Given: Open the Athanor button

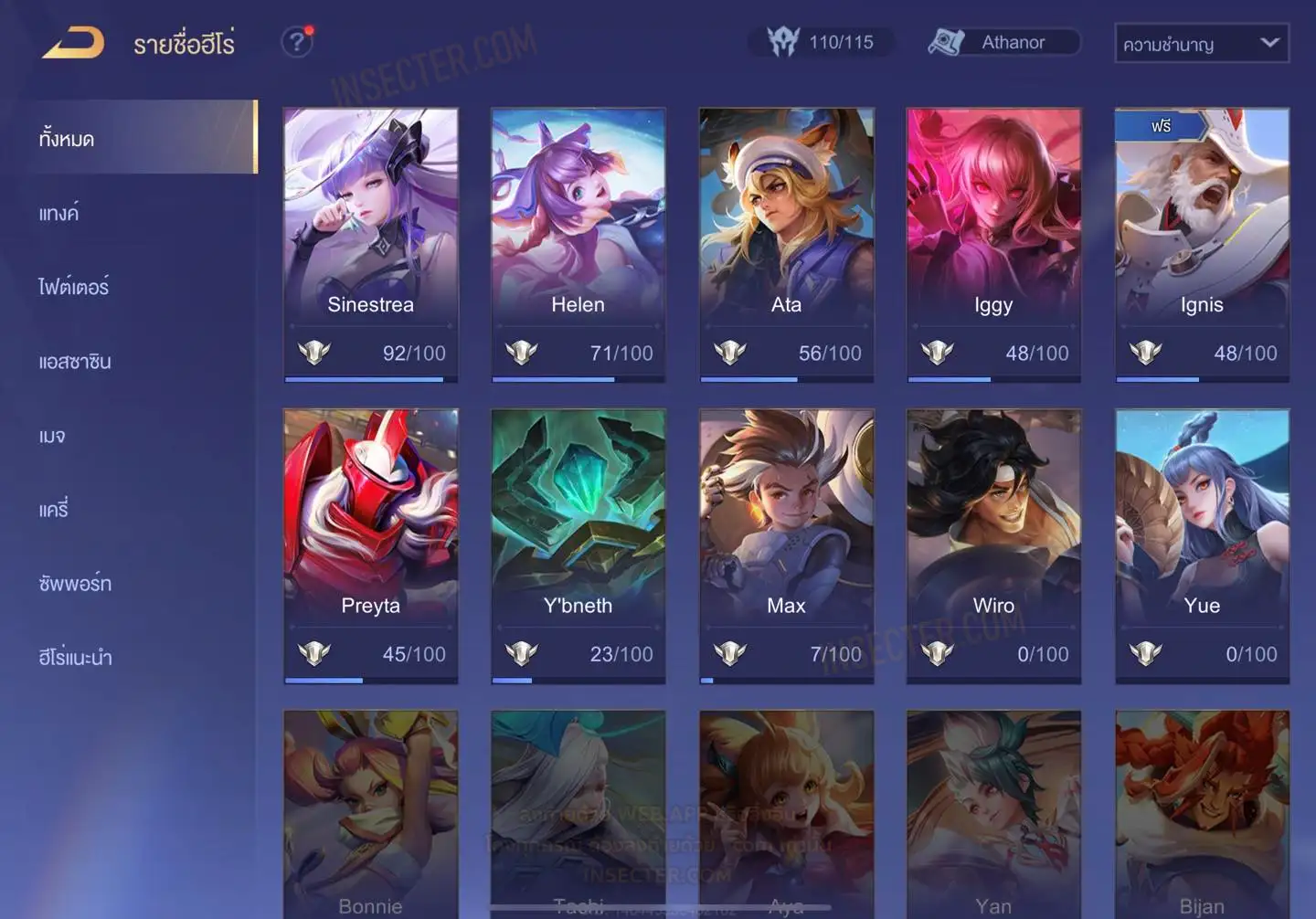Looking at the screenshot, I should pos(1003,42).
